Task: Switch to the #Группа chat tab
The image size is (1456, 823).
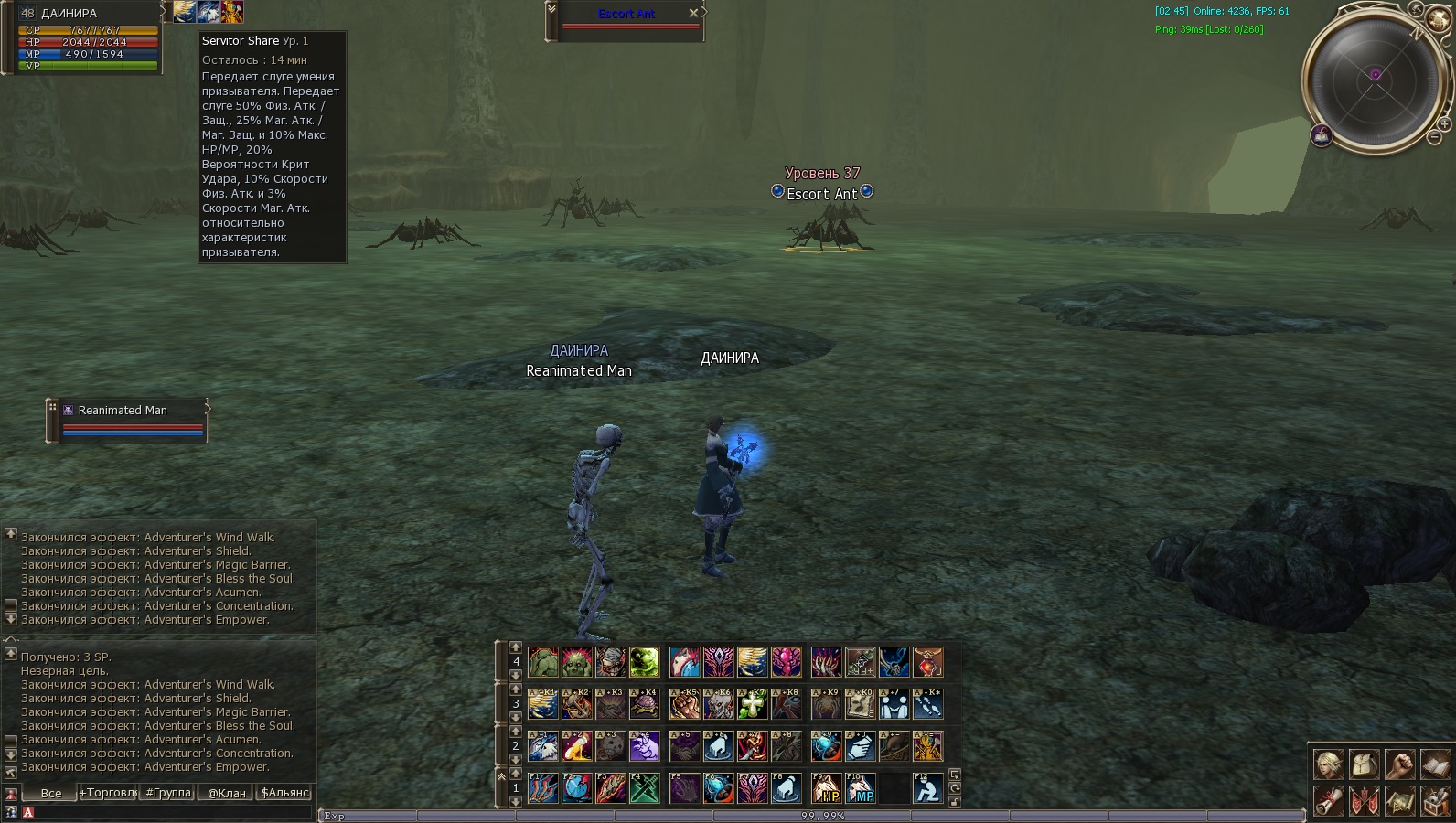Action: [169, 793]
